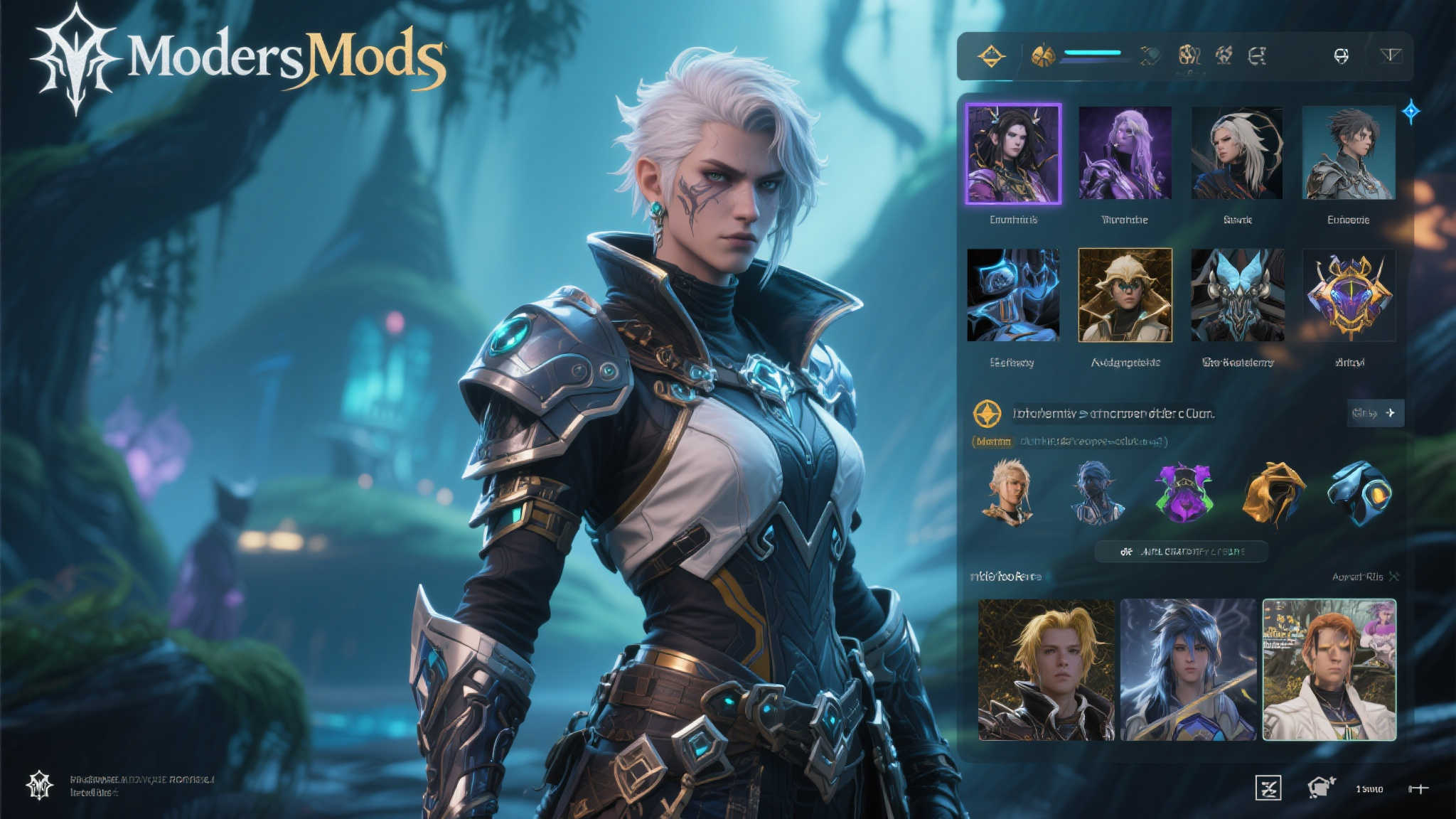Choose the golden-hooded character thumbnail
1456x819 pixels.
tap(1125, 295)
